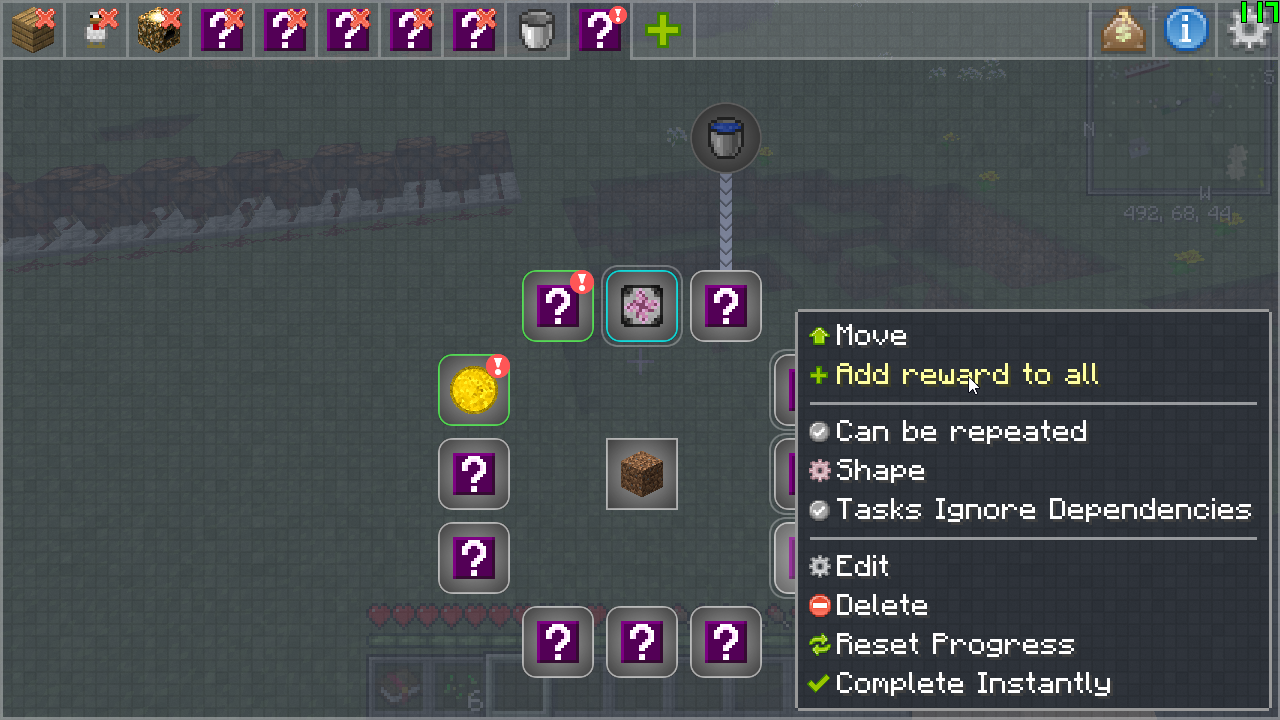Toggle Tasks Ignore Dependencies
This screenshot has height=720, width=1280.
tap(1042, 510)
